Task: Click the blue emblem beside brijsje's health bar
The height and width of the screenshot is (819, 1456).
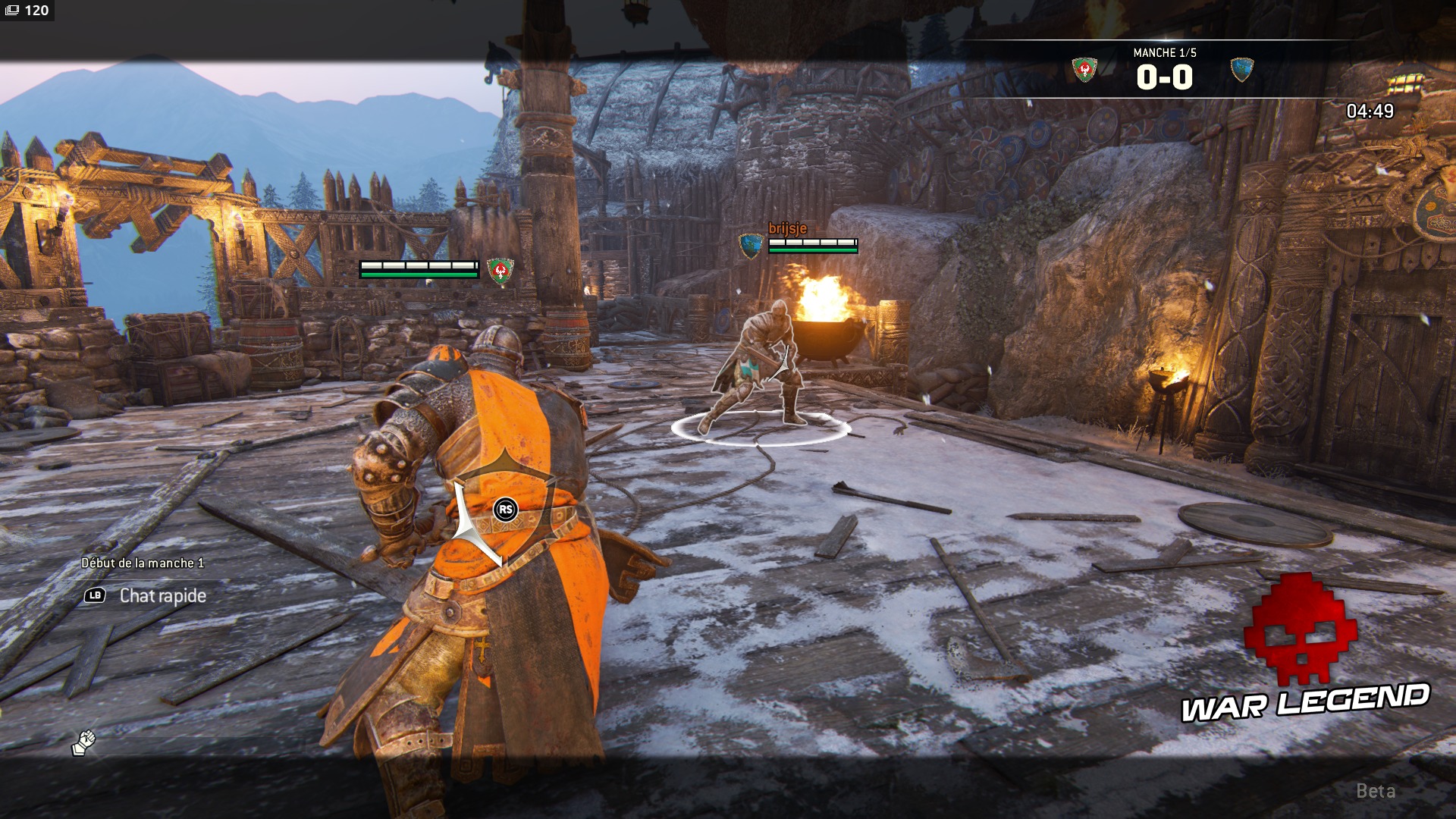Action: (x=750, y=245)
